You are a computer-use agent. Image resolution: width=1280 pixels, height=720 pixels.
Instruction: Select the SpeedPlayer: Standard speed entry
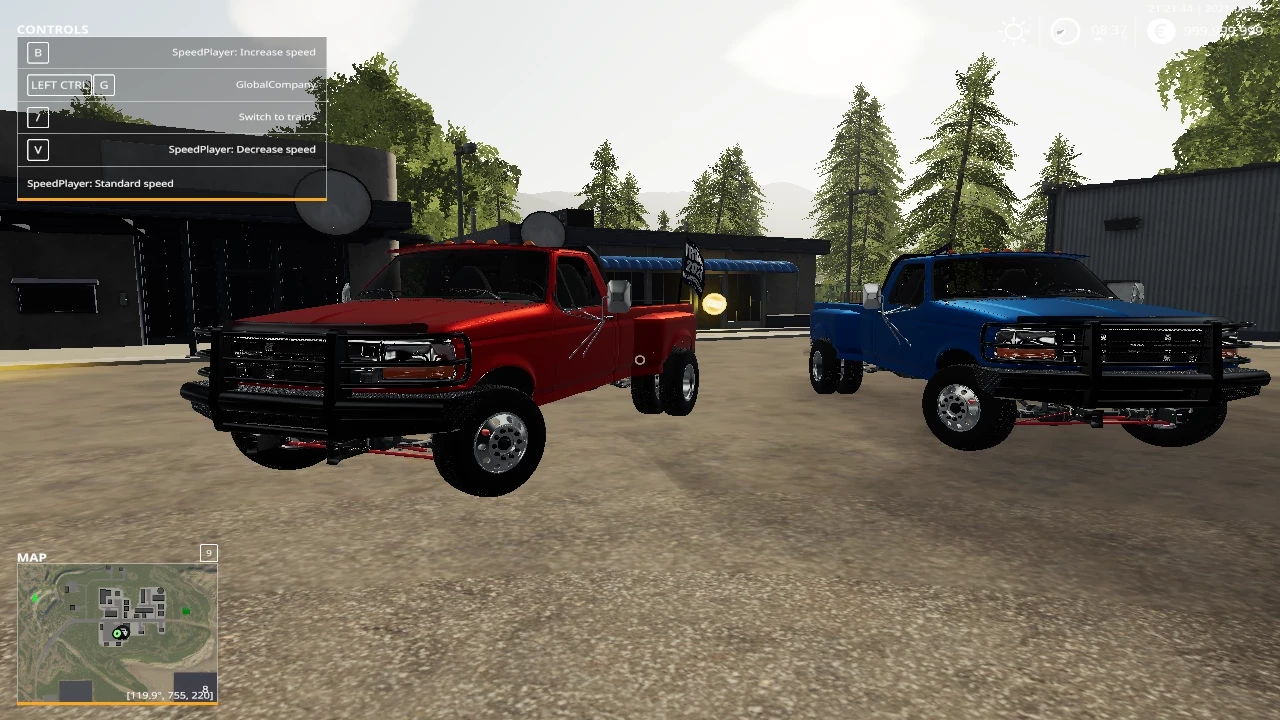[x=100, y=183]
